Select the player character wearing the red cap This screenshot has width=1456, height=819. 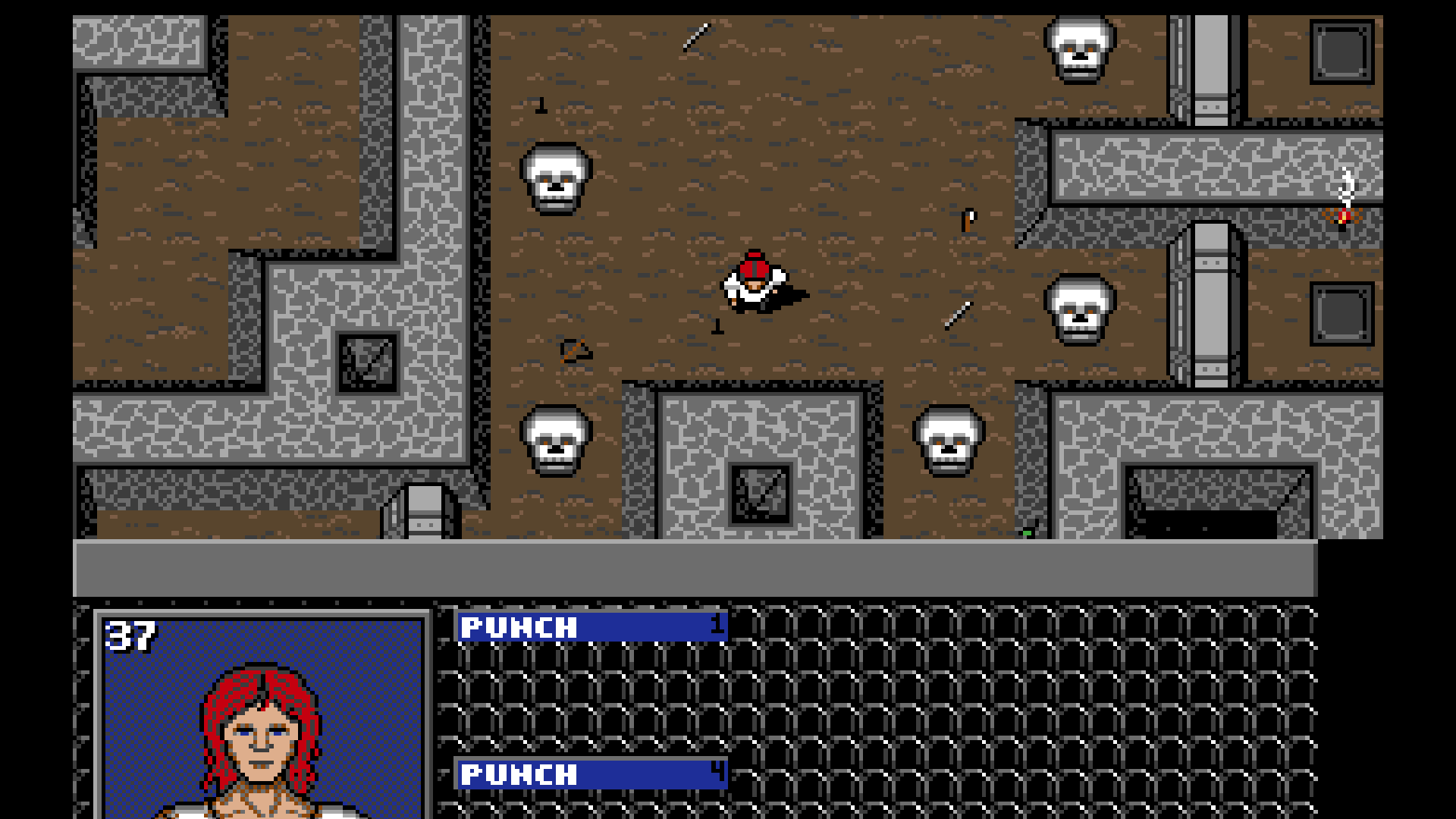755,282
